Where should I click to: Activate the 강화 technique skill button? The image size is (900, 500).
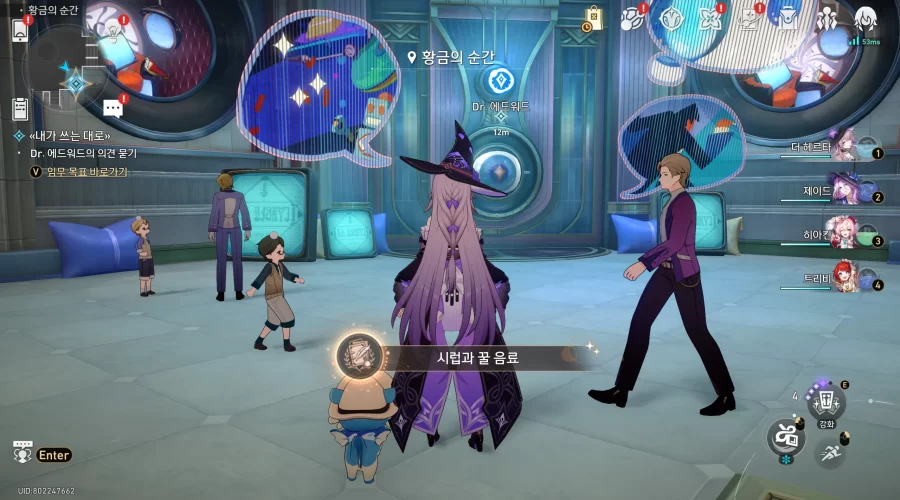pos(826,403)
